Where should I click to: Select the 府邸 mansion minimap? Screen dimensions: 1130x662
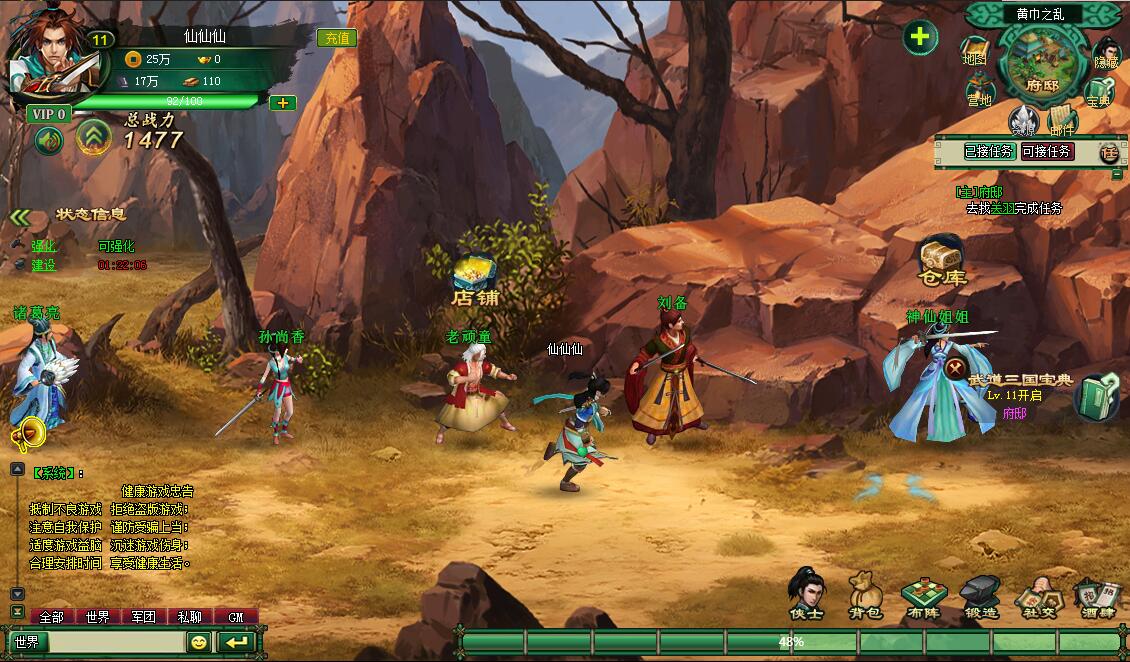1039,64
